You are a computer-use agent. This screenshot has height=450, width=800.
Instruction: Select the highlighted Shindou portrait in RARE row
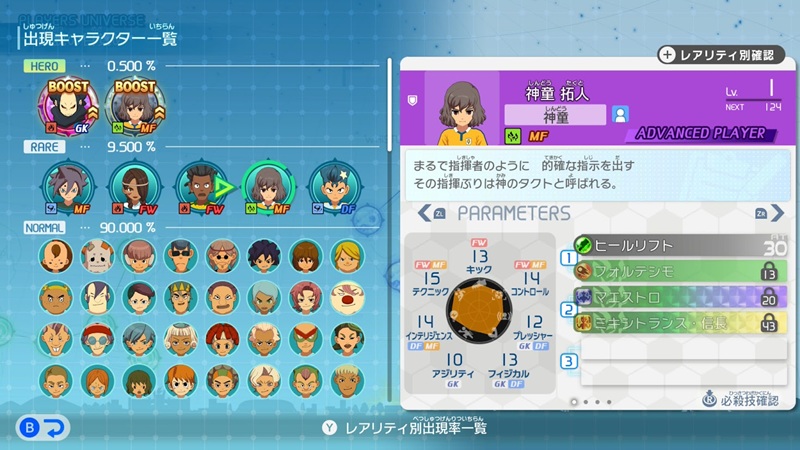[266, 185]
